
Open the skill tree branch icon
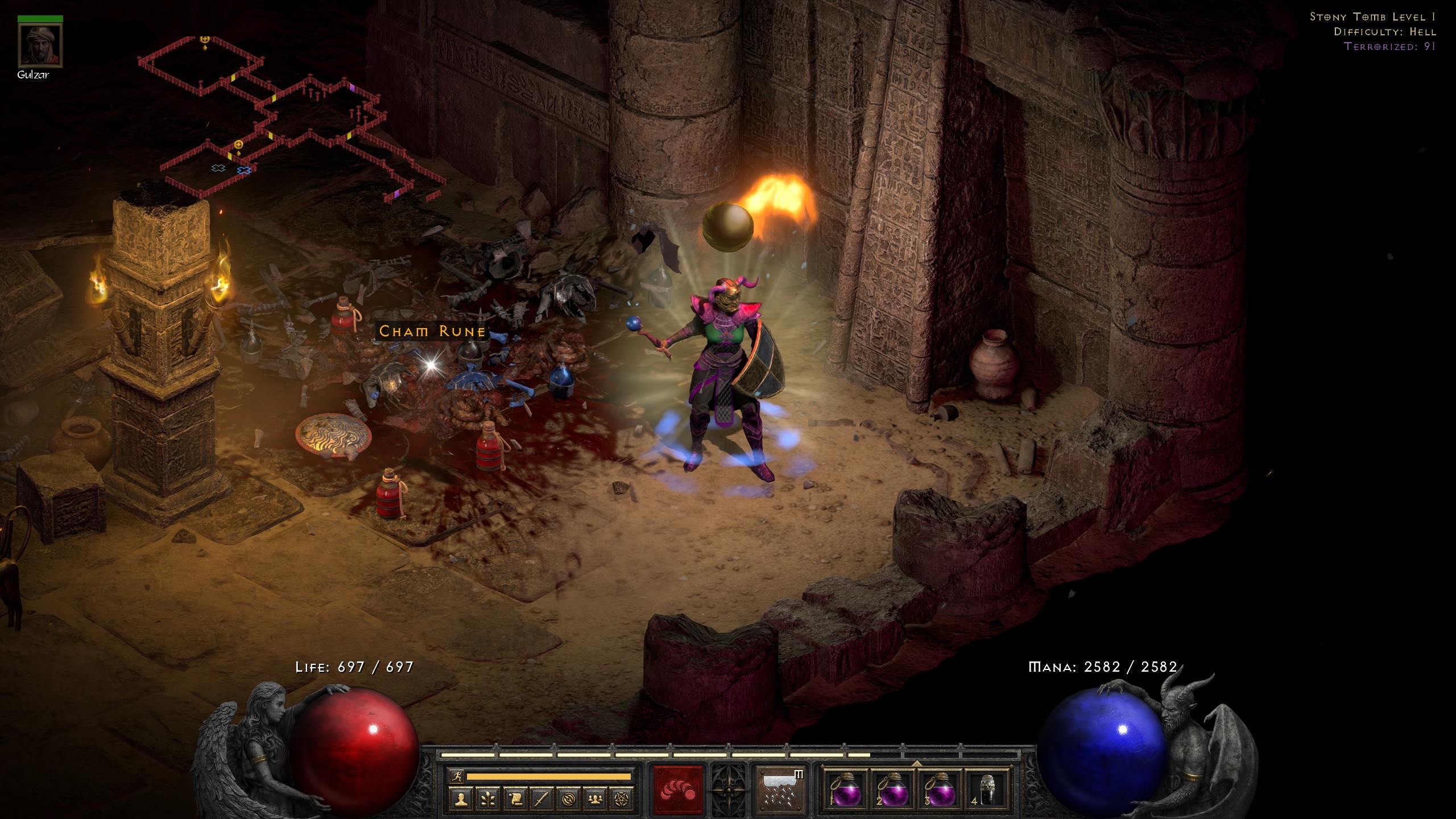tap(488, 800)
